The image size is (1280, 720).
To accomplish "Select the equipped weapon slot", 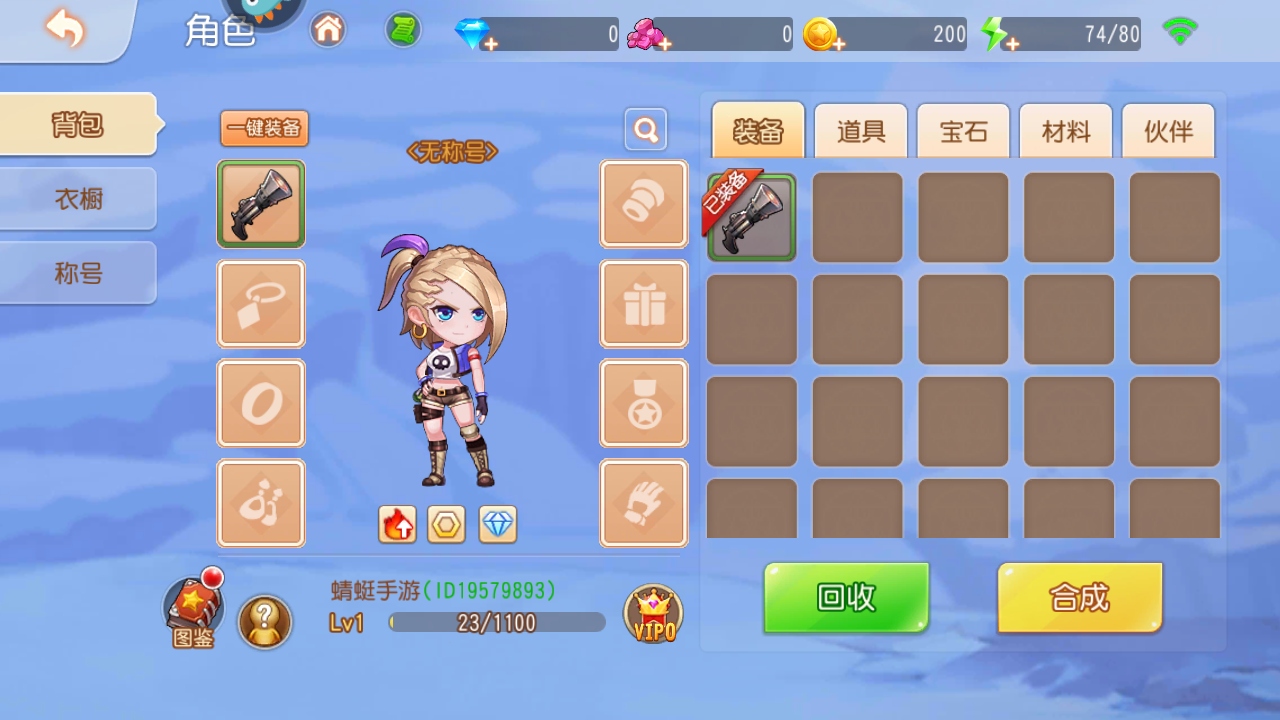I will [x=260, y=204].
